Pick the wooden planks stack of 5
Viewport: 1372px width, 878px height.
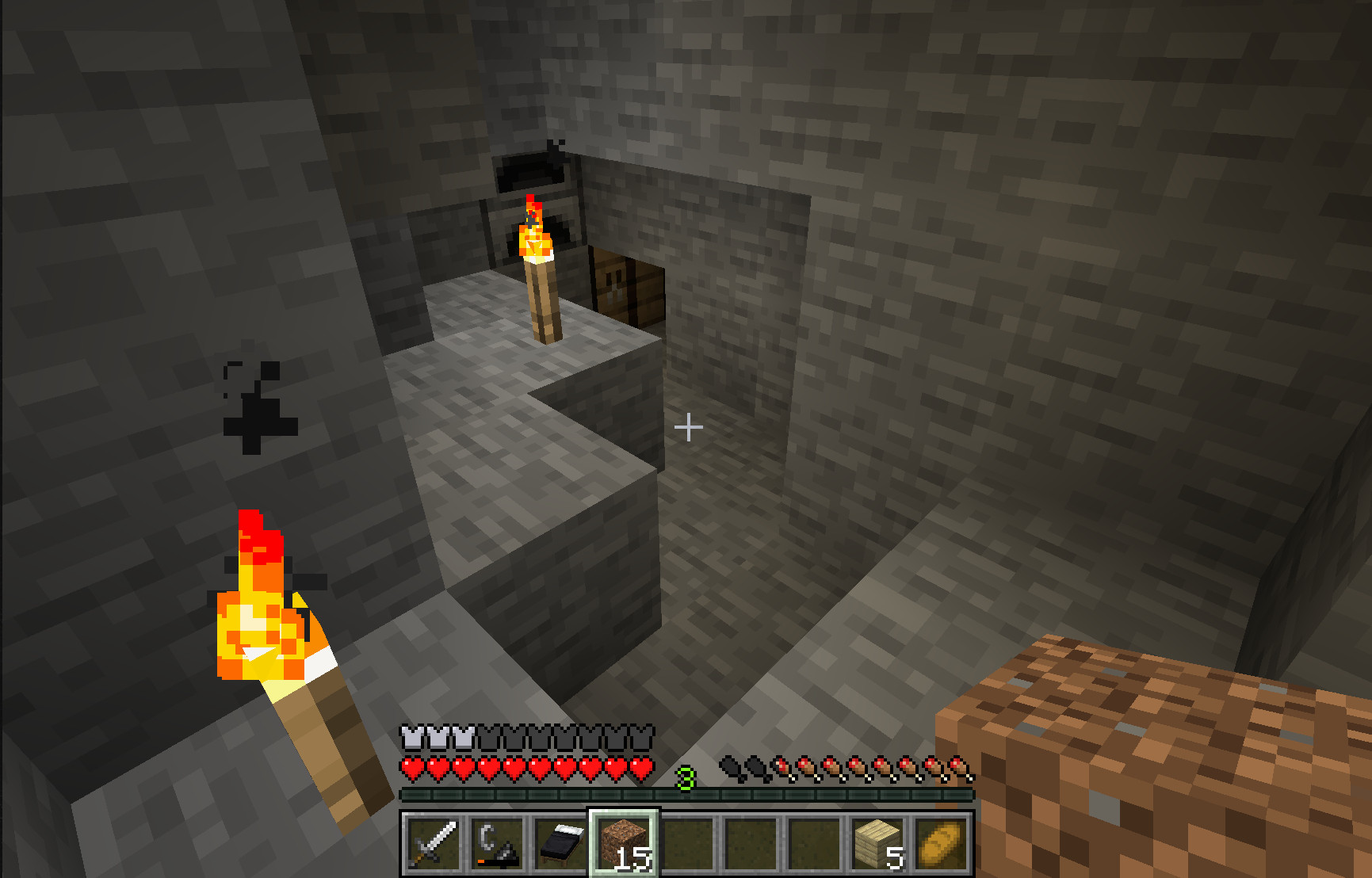point(877,843)
